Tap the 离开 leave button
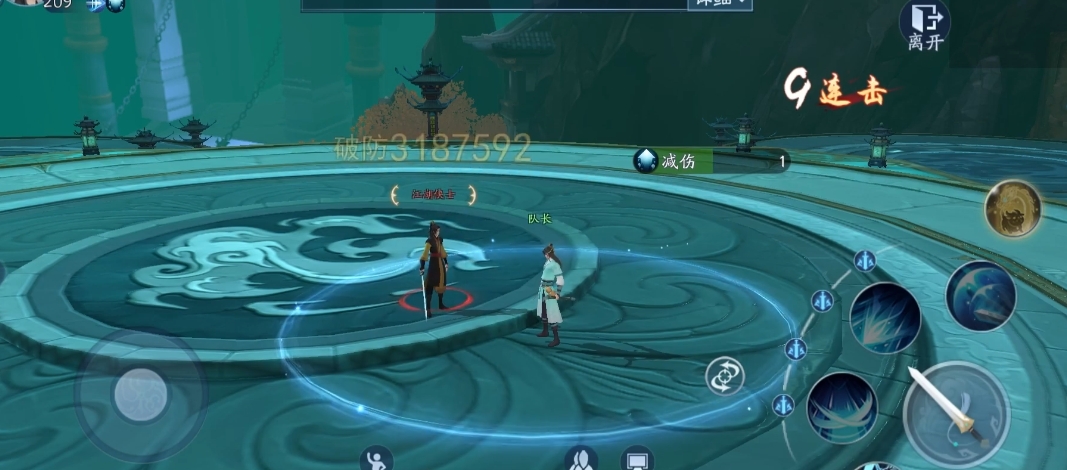The height and width of the screenshot is (470, 1067). [923, 26]
